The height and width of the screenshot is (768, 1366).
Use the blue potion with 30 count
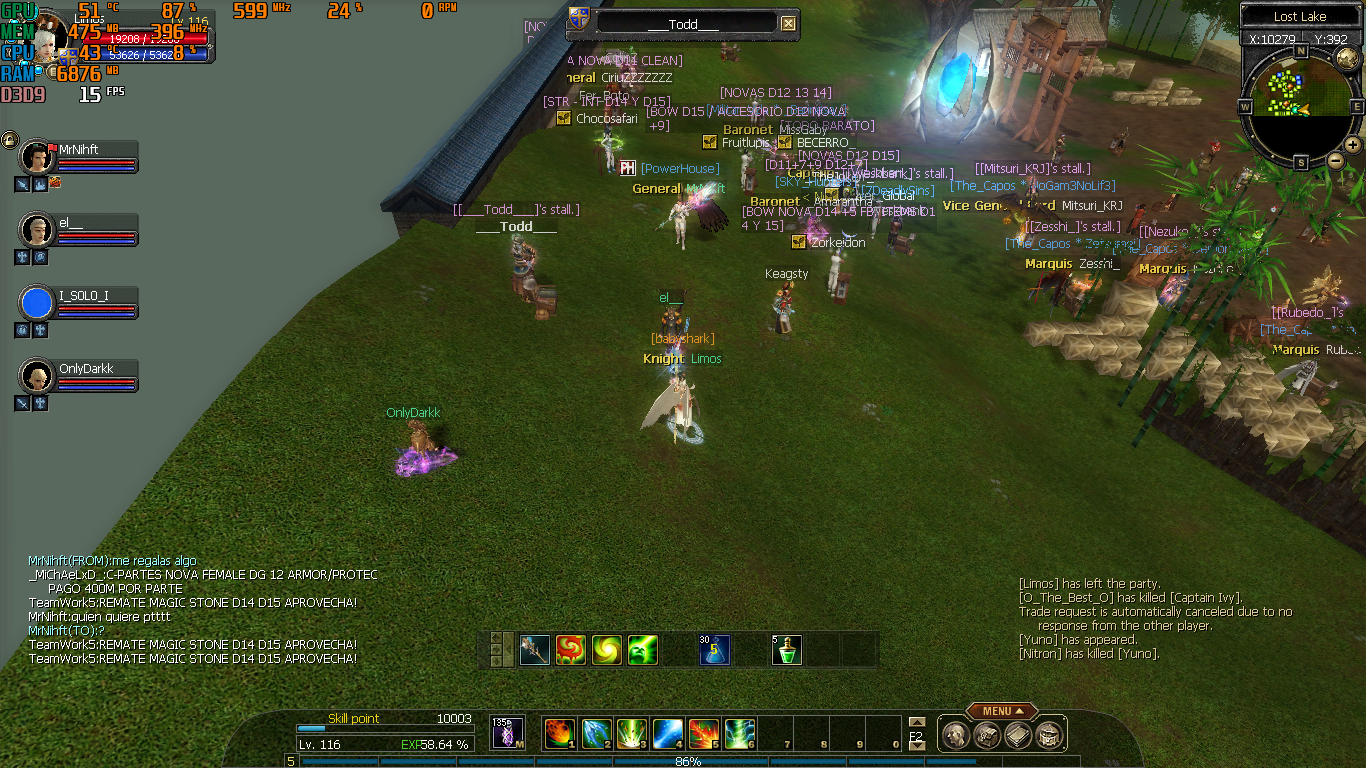714,650
